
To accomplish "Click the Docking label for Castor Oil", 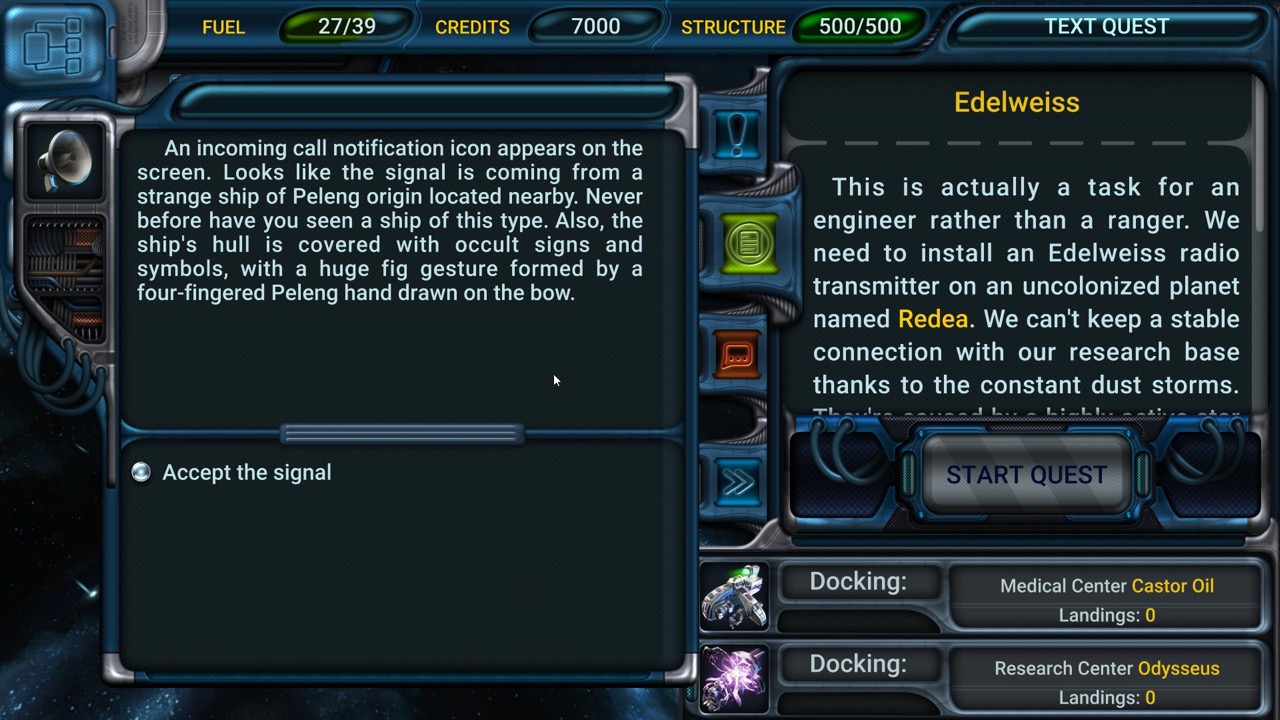I will click(858, 581).
